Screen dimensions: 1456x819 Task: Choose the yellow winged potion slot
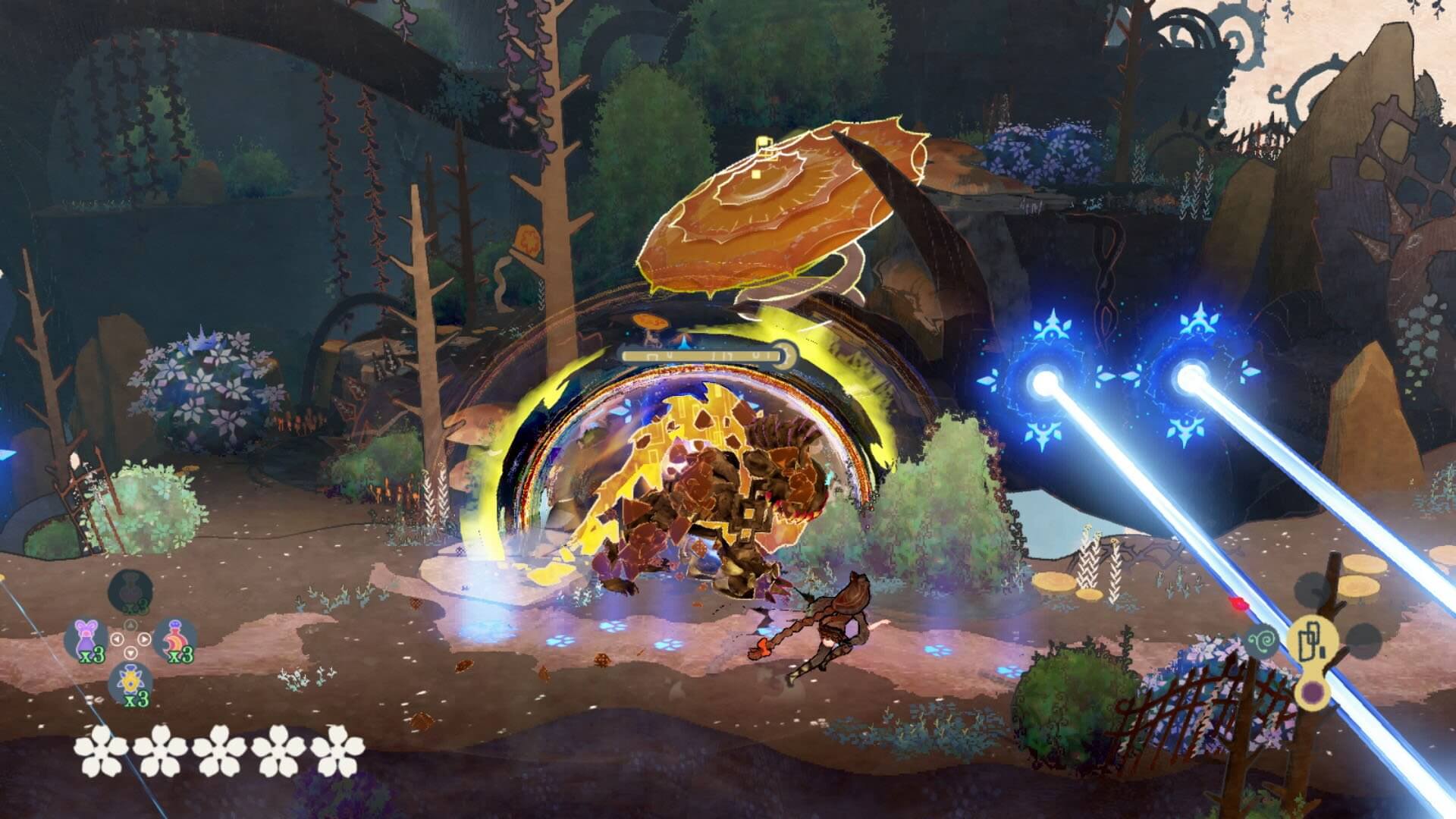click(x=130, y=683)
